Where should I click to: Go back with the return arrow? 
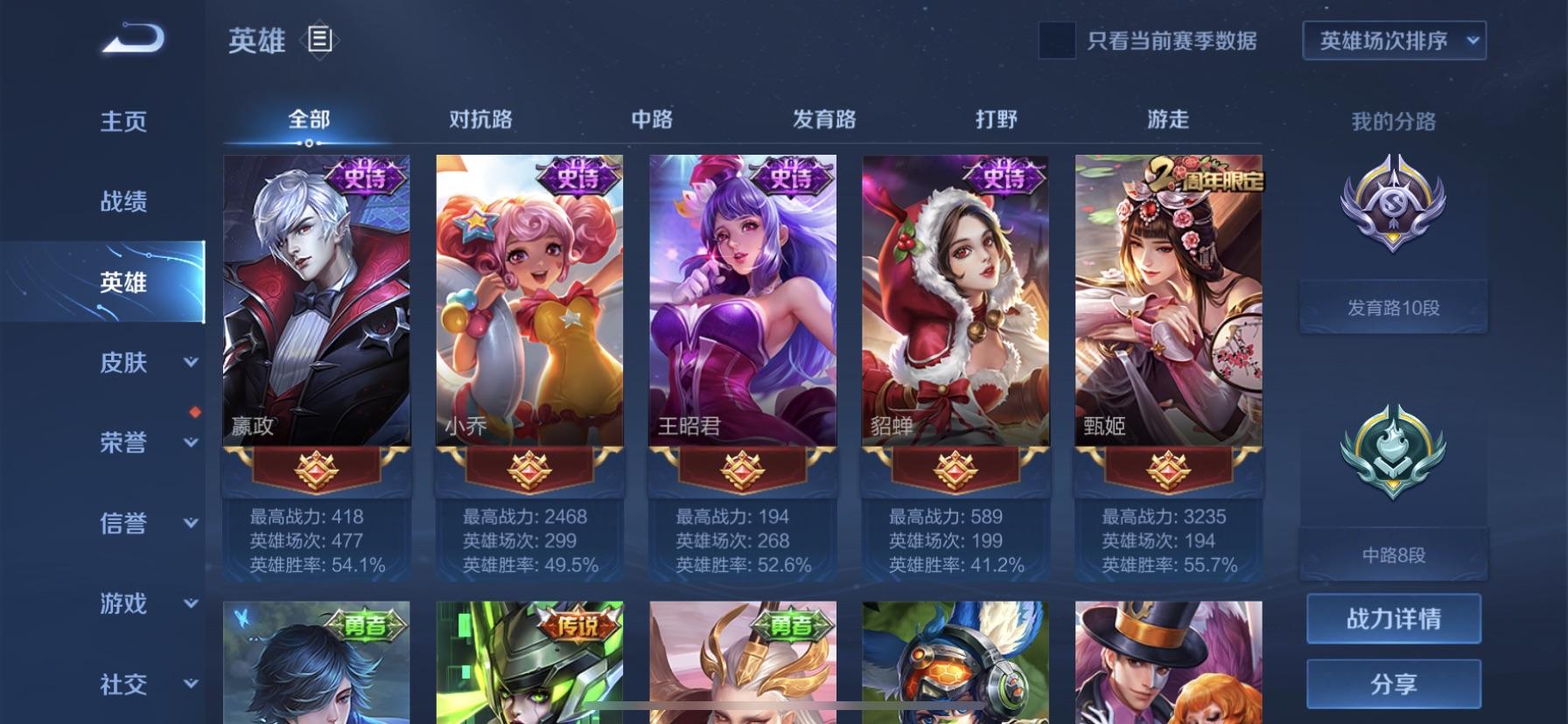pyautogui.click(x=133, y=39)
